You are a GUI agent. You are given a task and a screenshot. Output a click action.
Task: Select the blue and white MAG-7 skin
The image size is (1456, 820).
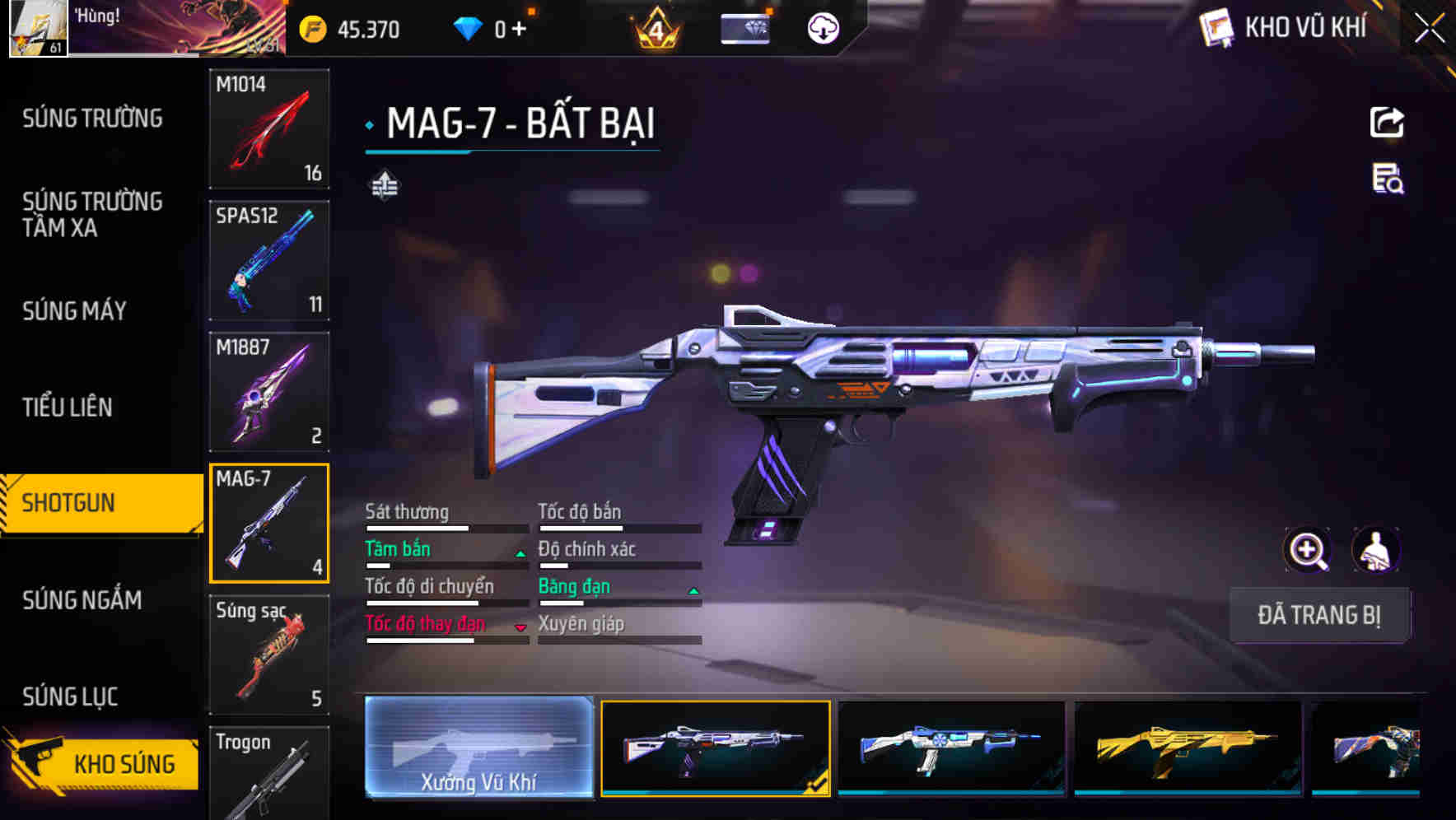(x=950, y=748)
